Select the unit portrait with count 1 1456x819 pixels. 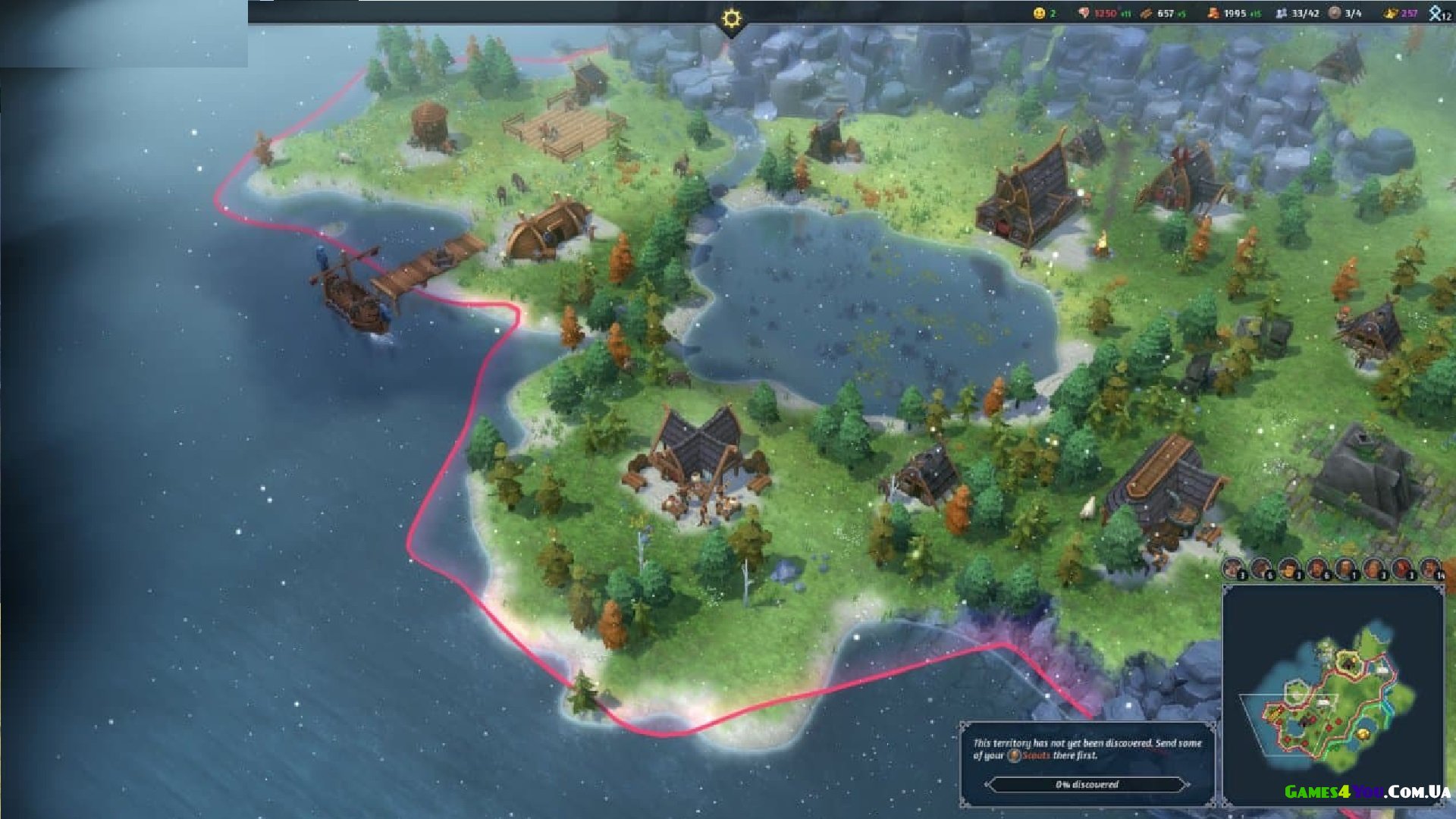click(x=1345, y=567)
